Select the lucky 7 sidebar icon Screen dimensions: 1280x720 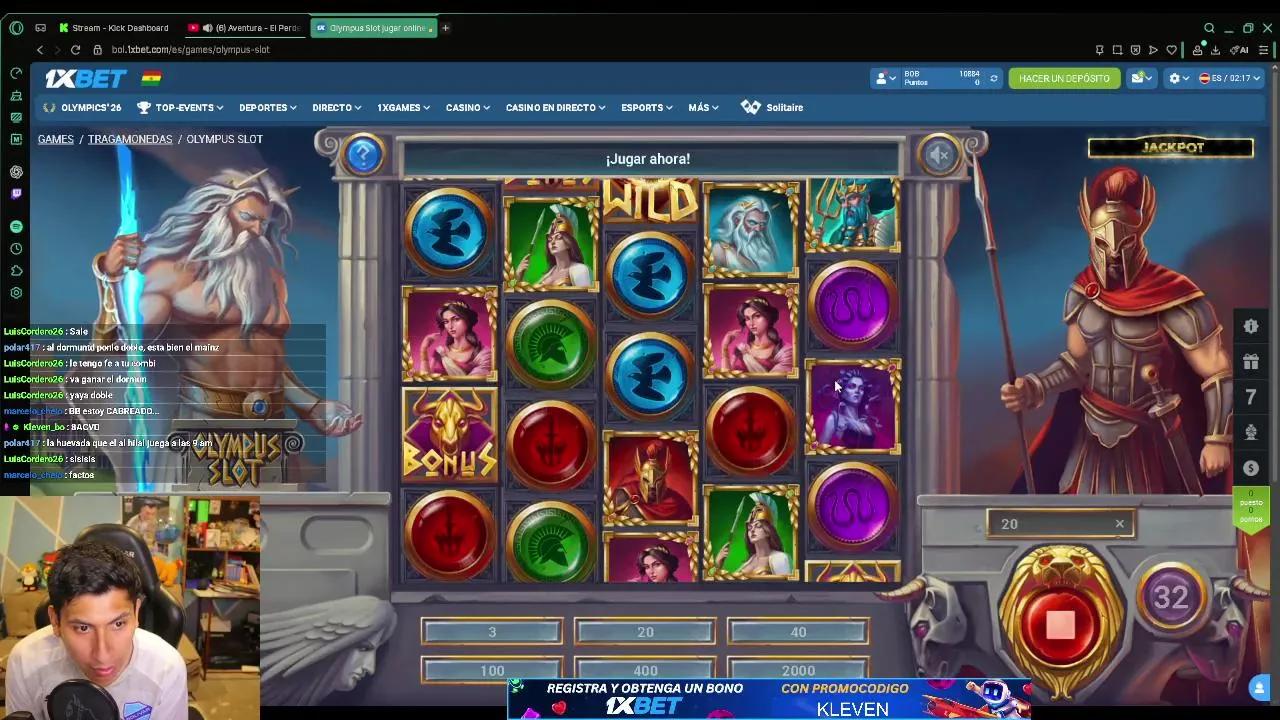[x=1251, y=396]
